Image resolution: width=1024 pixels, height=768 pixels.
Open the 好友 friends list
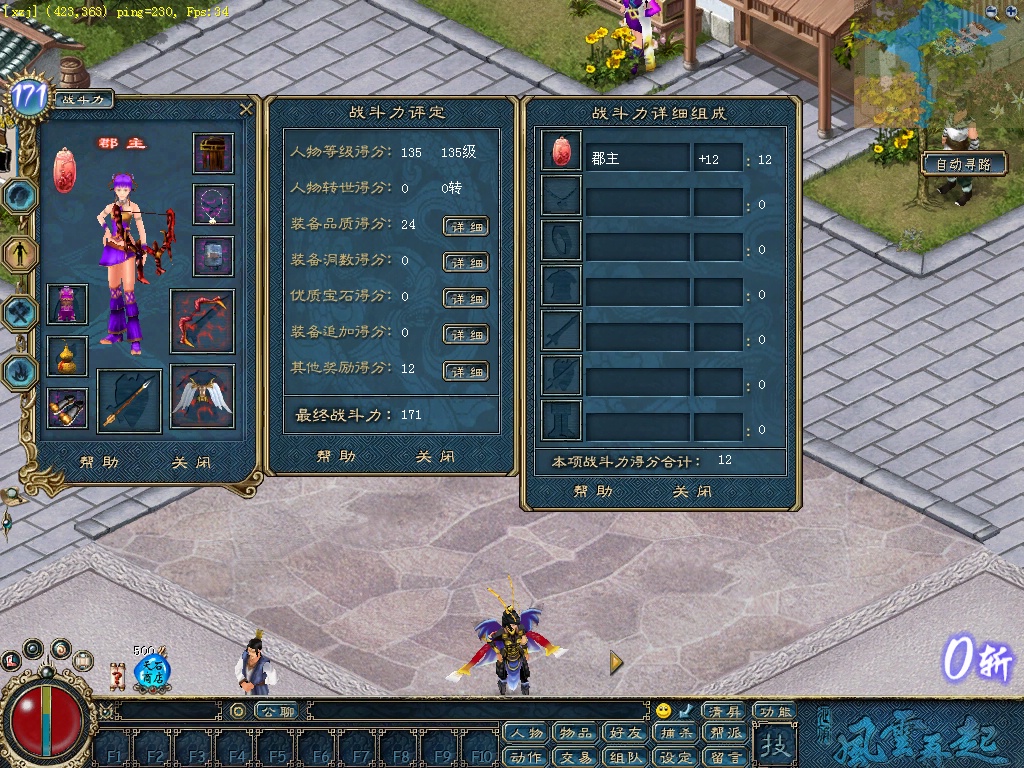tap(626, 733)
